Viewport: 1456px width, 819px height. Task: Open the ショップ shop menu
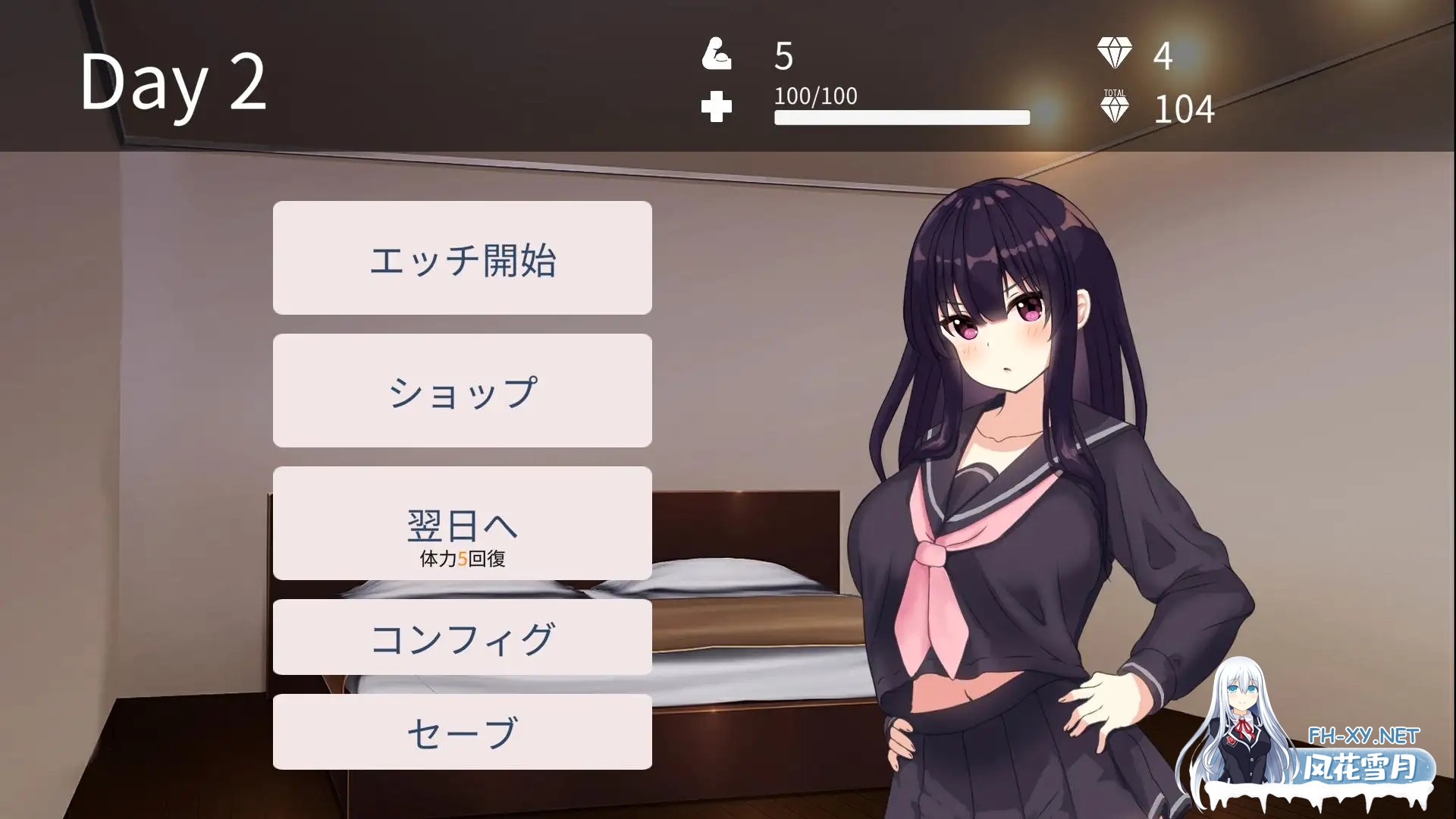(x=463, y=390)
